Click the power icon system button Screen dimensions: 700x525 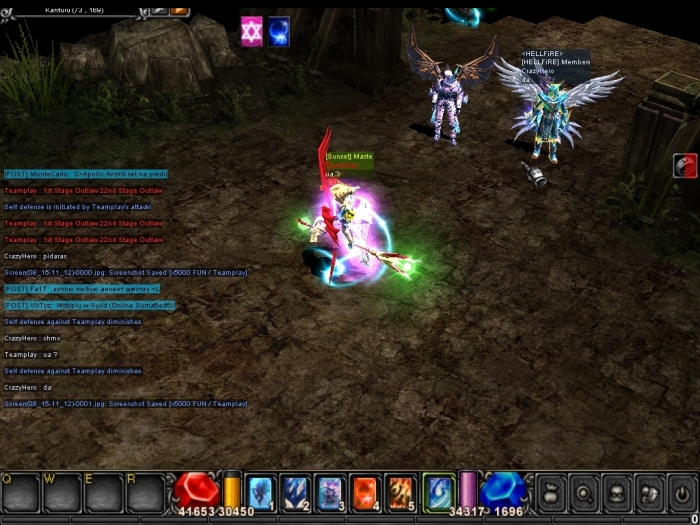point(683,493)
